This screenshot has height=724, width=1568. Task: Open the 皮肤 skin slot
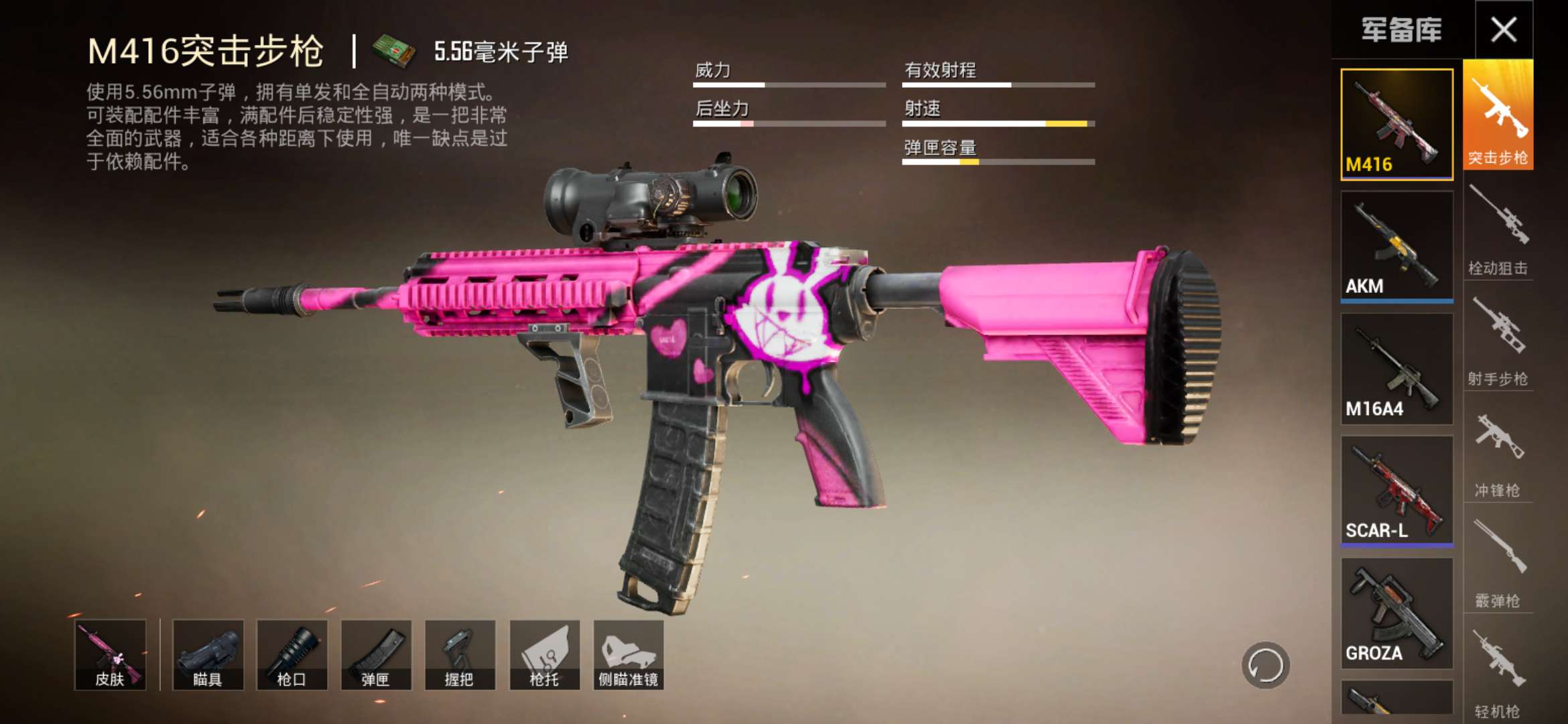tap(110, 654)
